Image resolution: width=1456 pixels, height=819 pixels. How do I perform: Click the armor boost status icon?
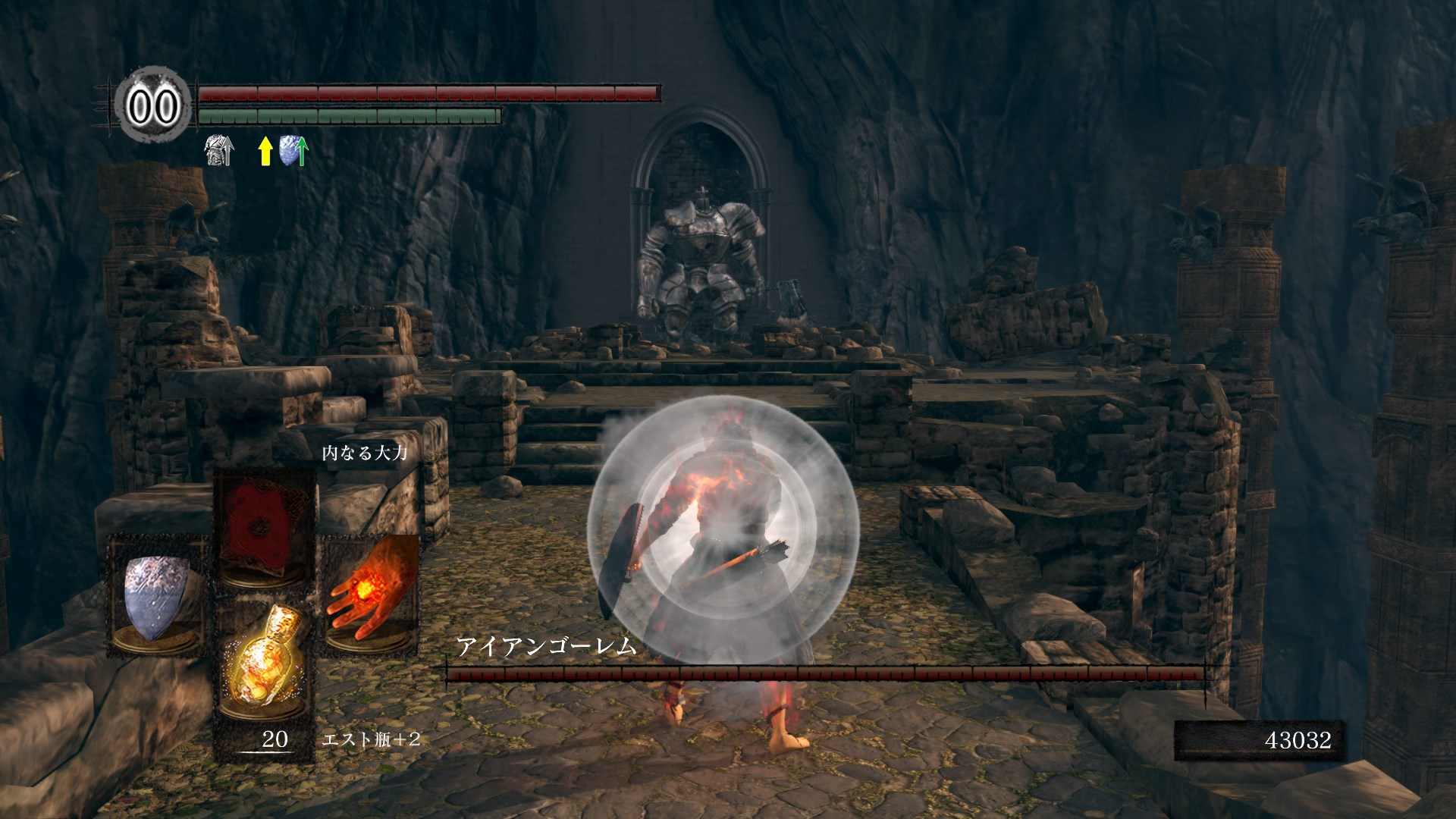click(x=219, y=150)
